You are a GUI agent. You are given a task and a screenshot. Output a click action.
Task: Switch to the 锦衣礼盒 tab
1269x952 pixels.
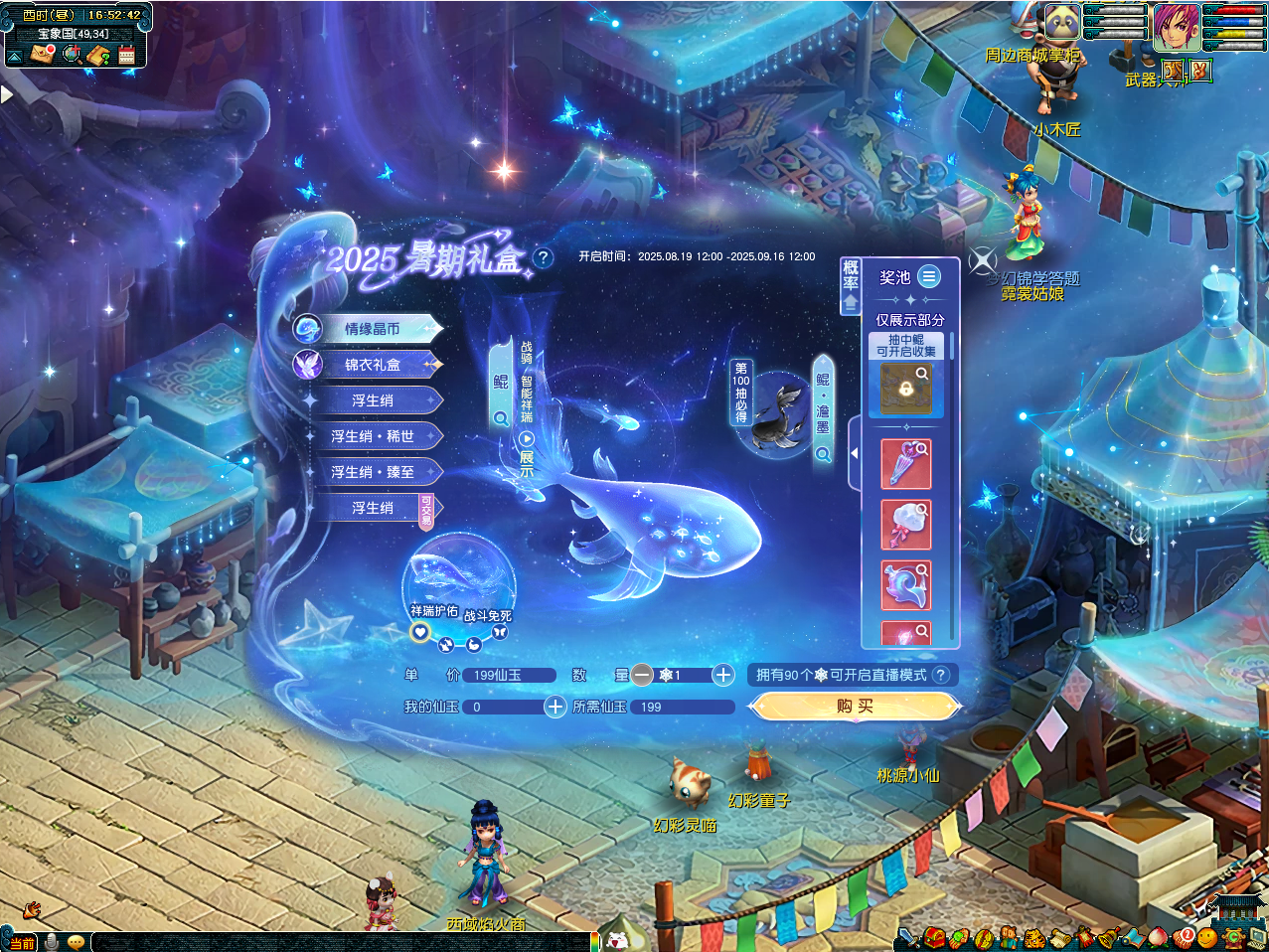pos(372,365)
